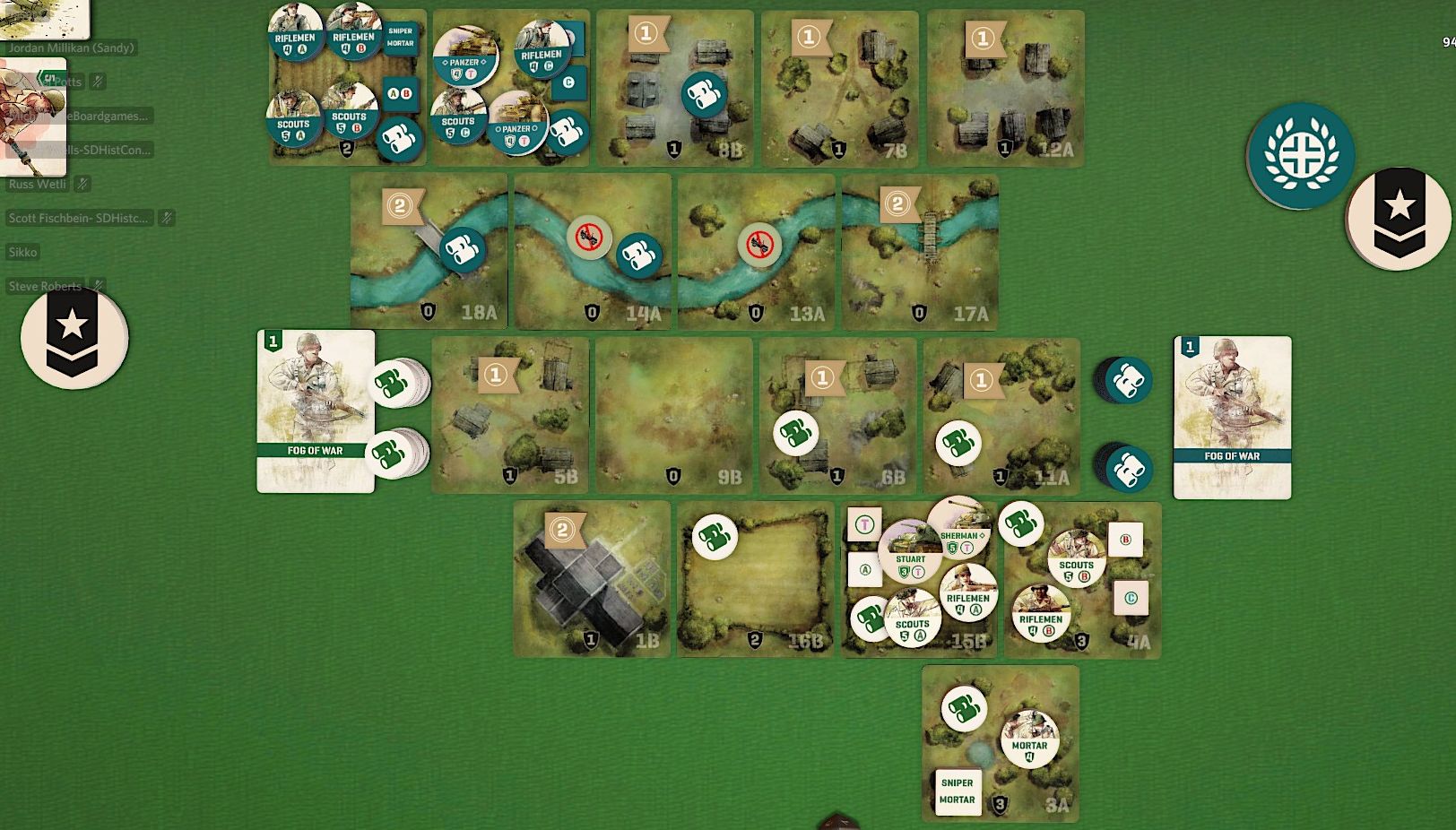Select the river bridge tile 17A
The image size is (1456, 830).
920,253
